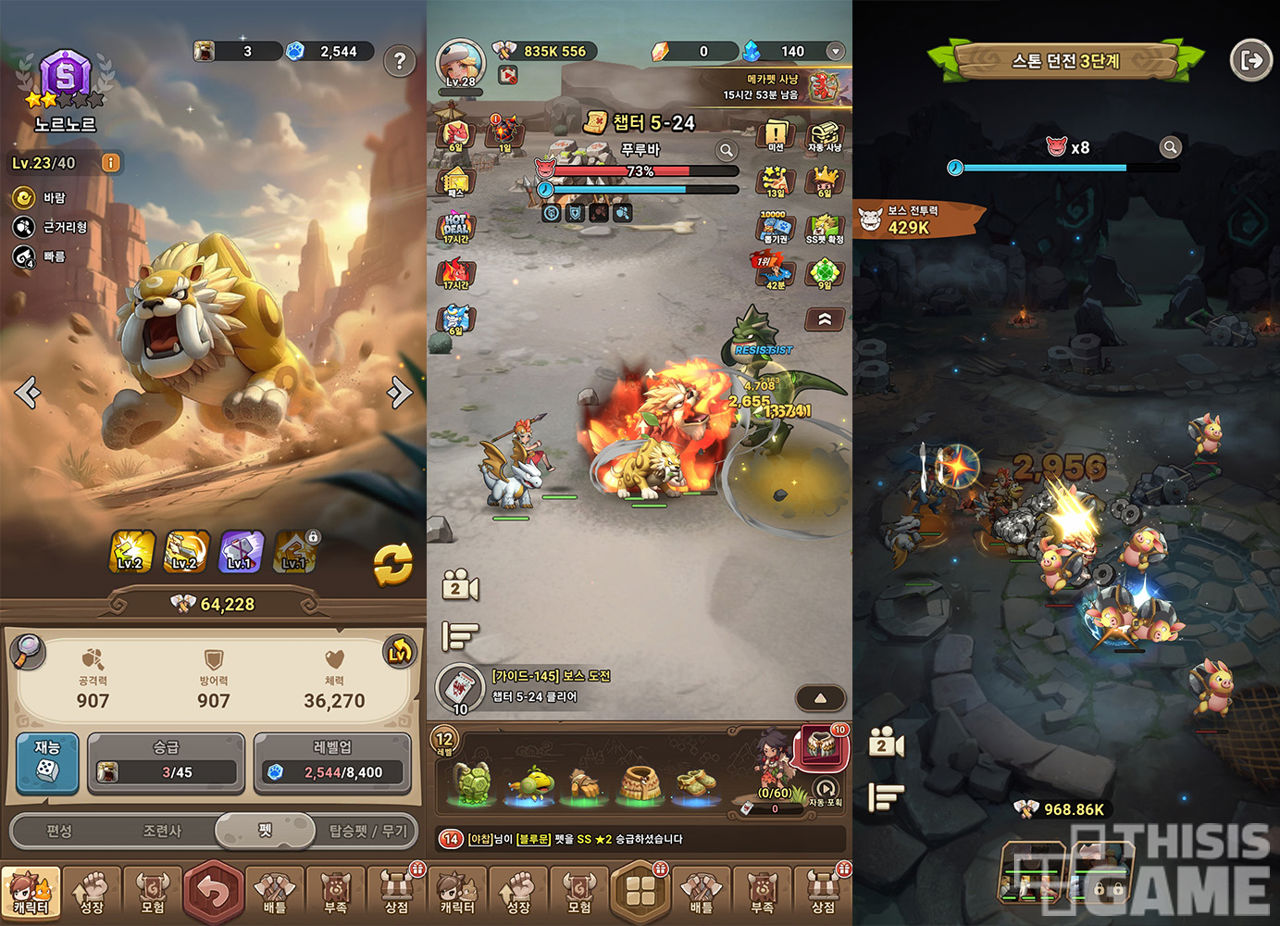The height and width of the screenshot is (926, 1280).
Task: Open the 미션 mission icon
Action: [775, 136]
